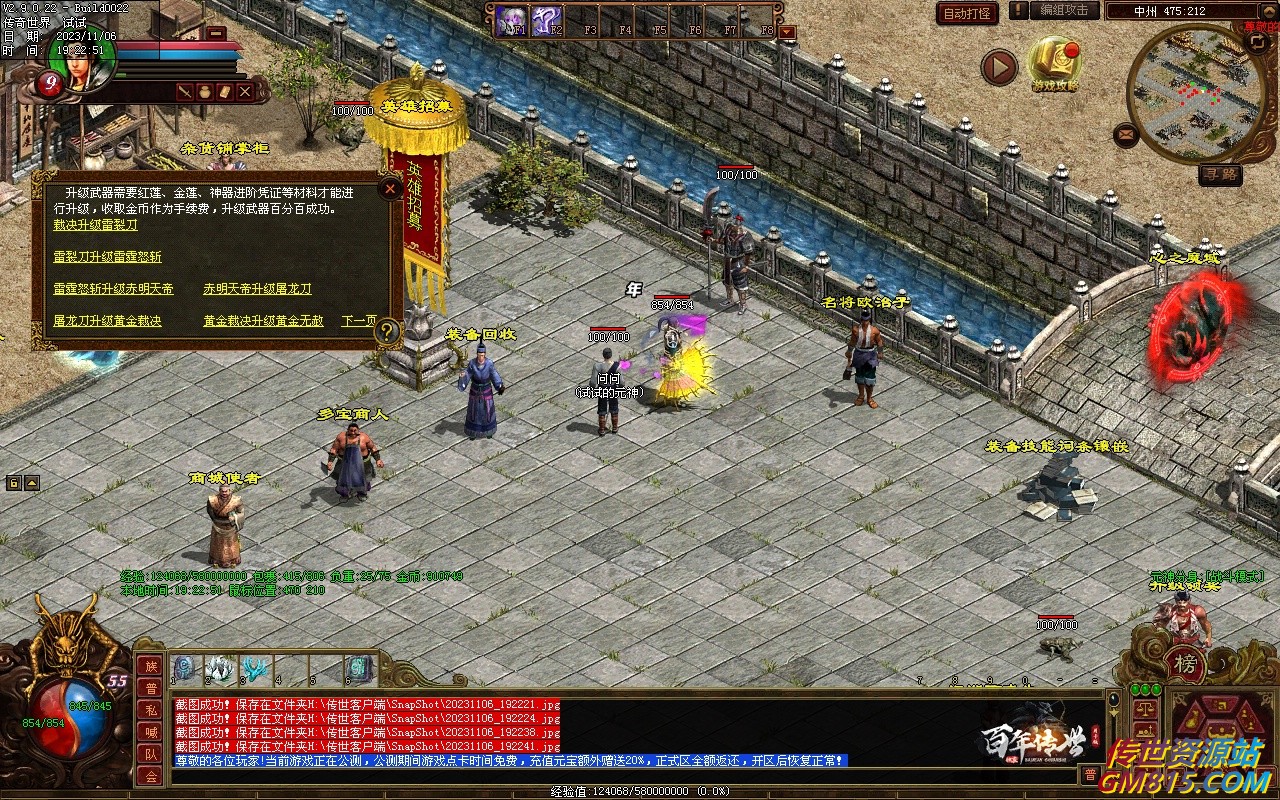Image resolution: width=1280 pixels, height=800 pixels.
Task: Click the 编组攻击 group attack button
Action: point(1063,10)
